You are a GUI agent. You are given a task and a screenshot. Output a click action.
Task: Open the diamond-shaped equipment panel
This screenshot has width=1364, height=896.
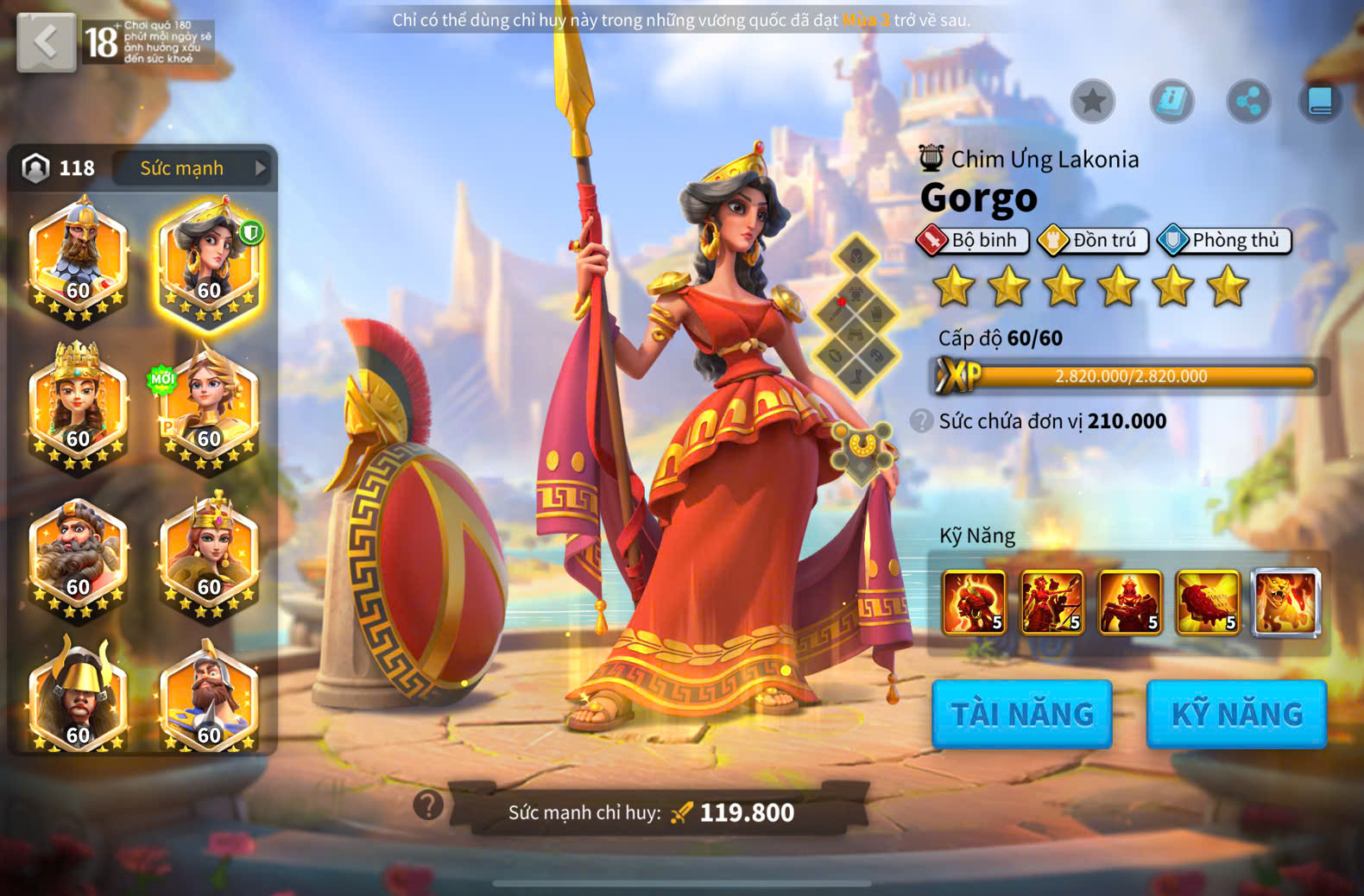tap(856, 315)
